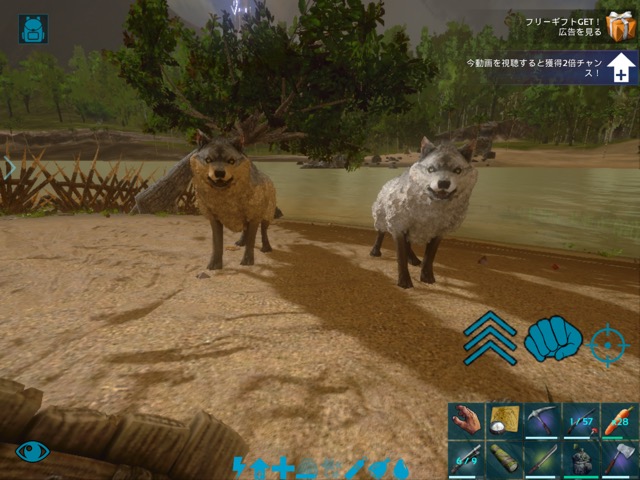
Task: Equip the weapon showing 1/57 ammo
Action: [x=581, y=421]
